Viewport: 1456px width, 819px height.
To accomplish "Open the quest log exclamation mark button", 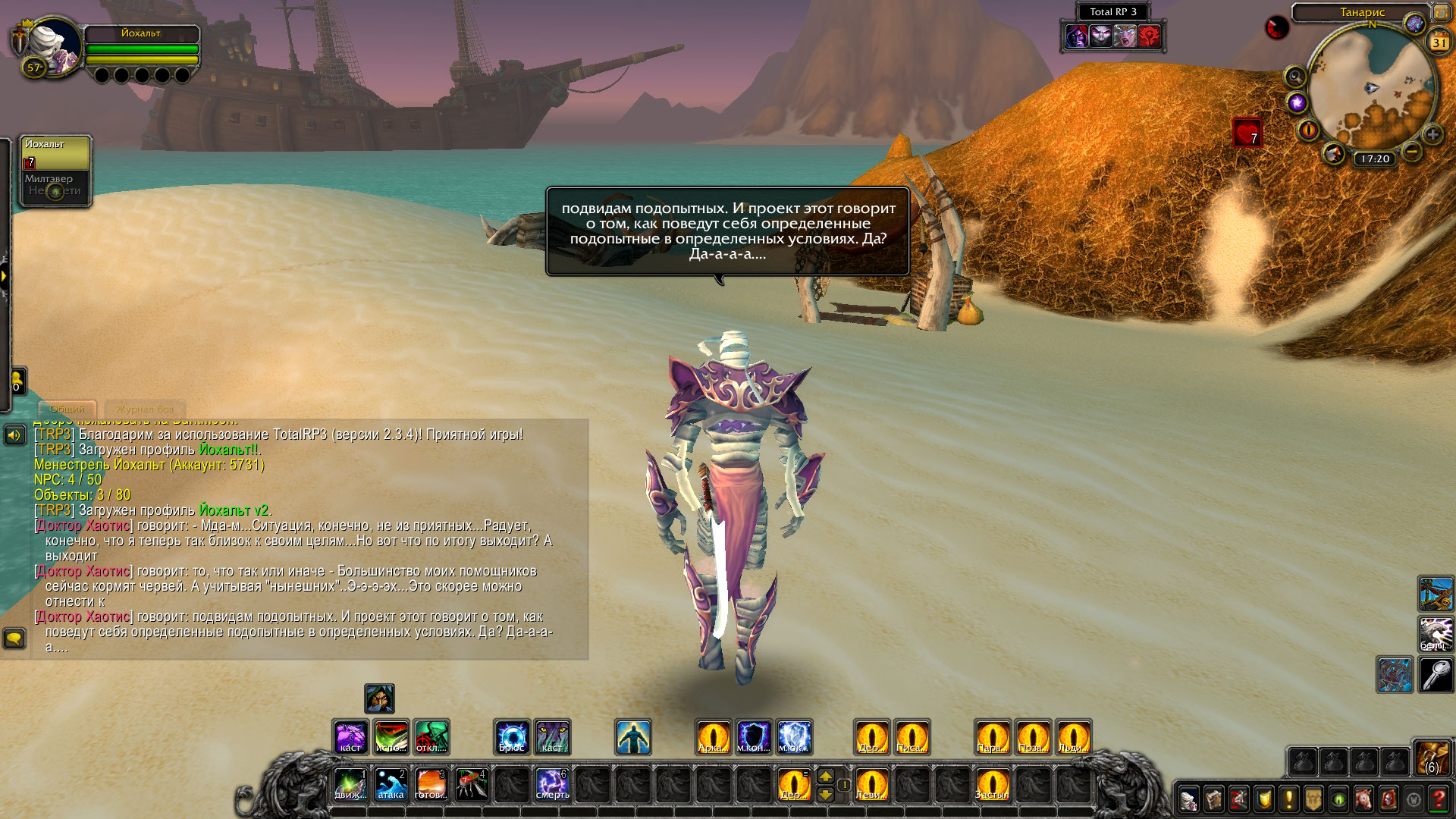I will coord(1288,799).
